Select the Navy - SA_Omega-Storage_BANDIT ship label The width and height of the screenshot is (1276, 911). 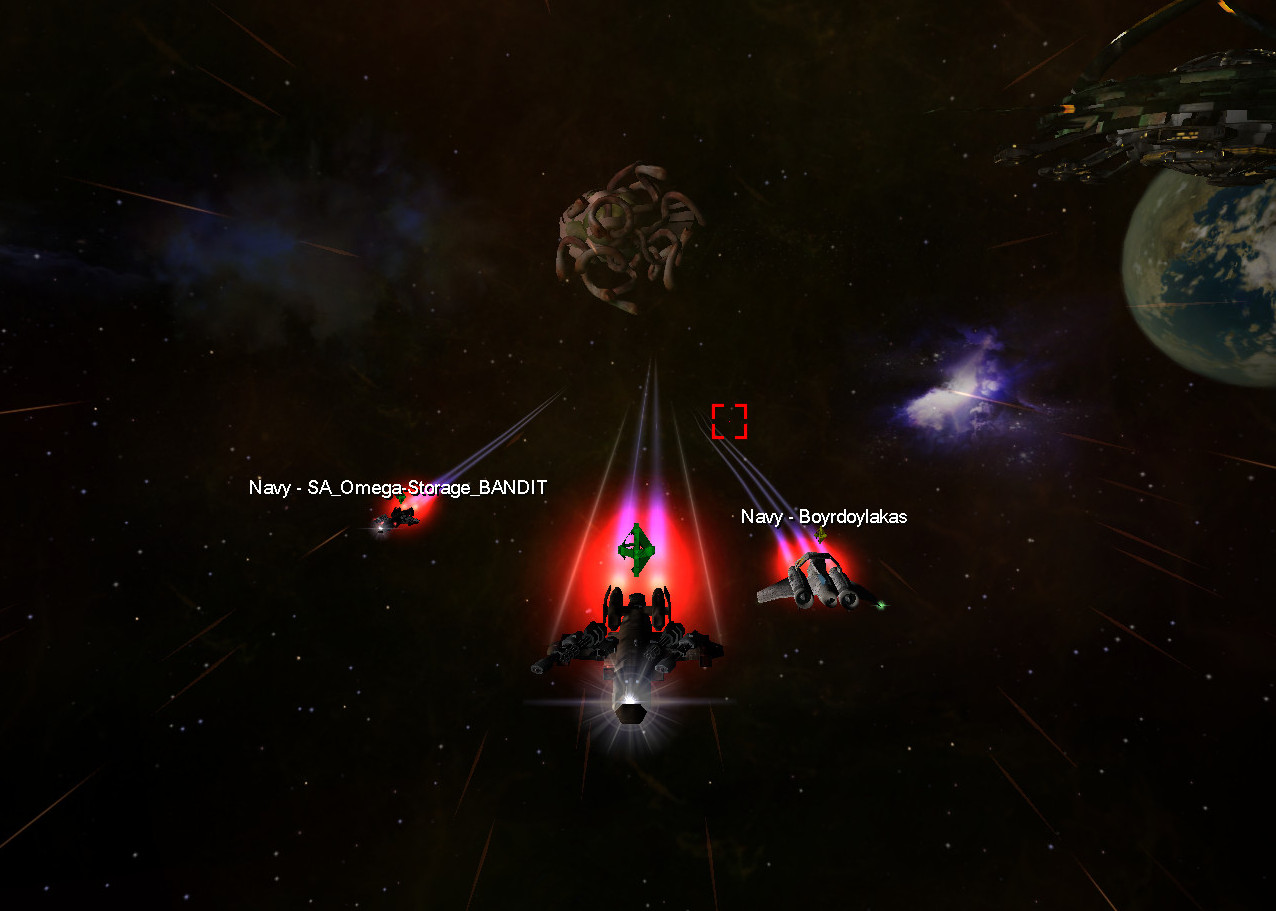coord(398,488)
